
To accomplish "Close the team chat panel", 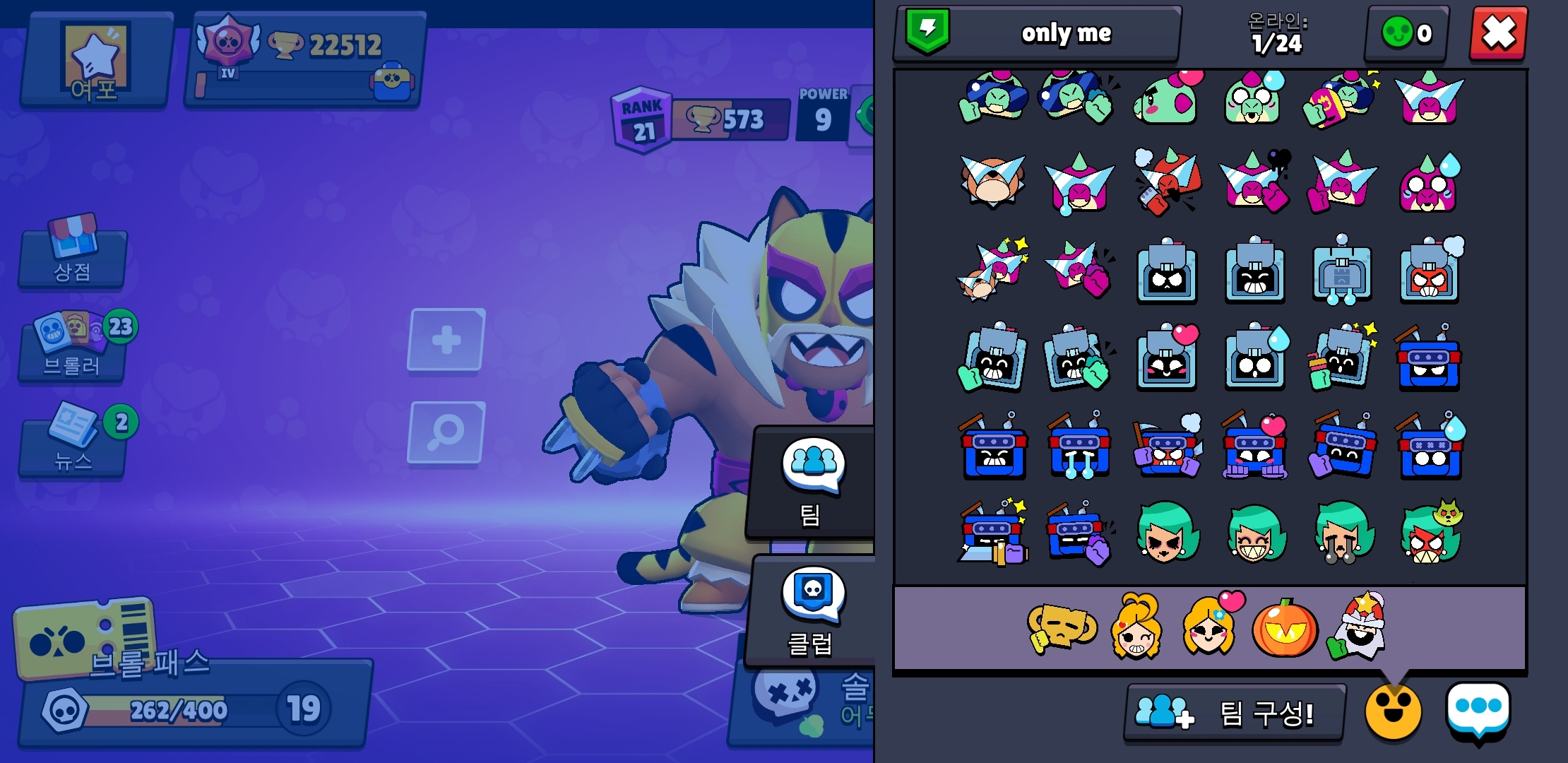I will [x=1498, y=33].
